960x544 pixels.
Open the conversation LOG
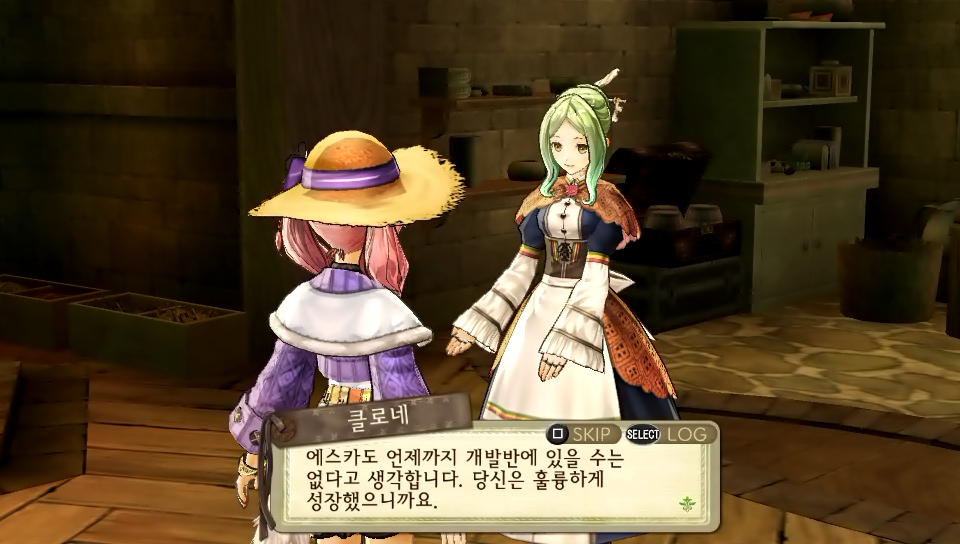pyautogui.click(x=686, y=434)
